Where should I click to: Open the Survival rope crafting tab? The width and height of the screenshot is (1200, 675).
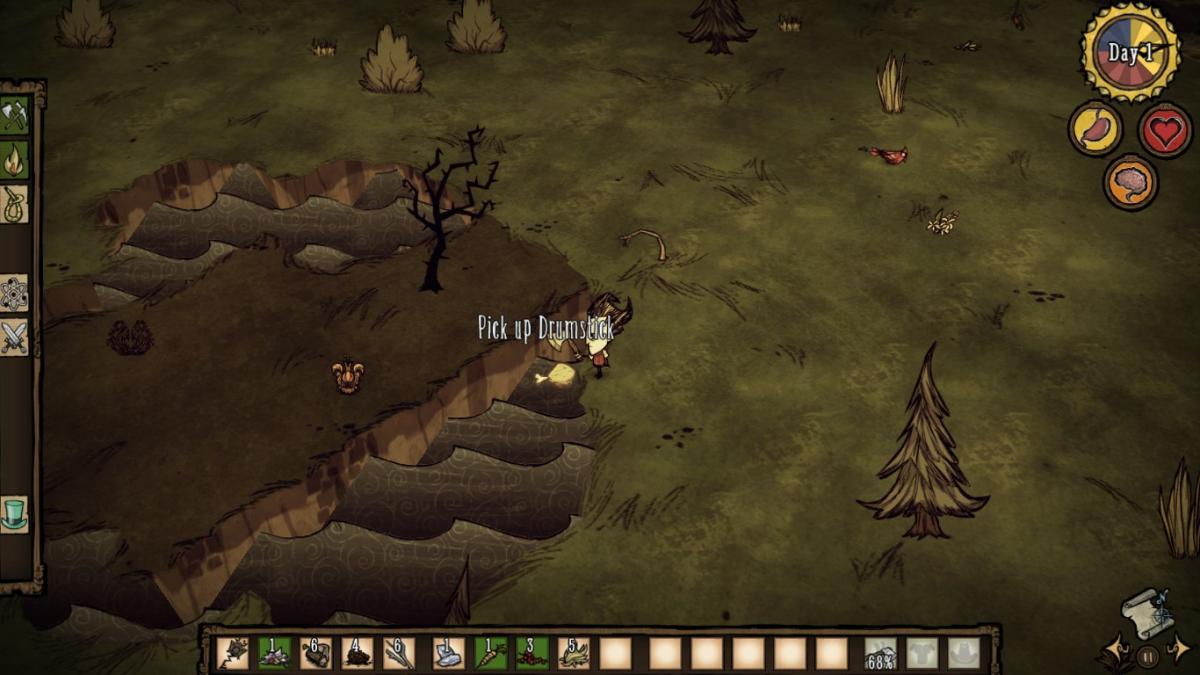pos(14,204)
